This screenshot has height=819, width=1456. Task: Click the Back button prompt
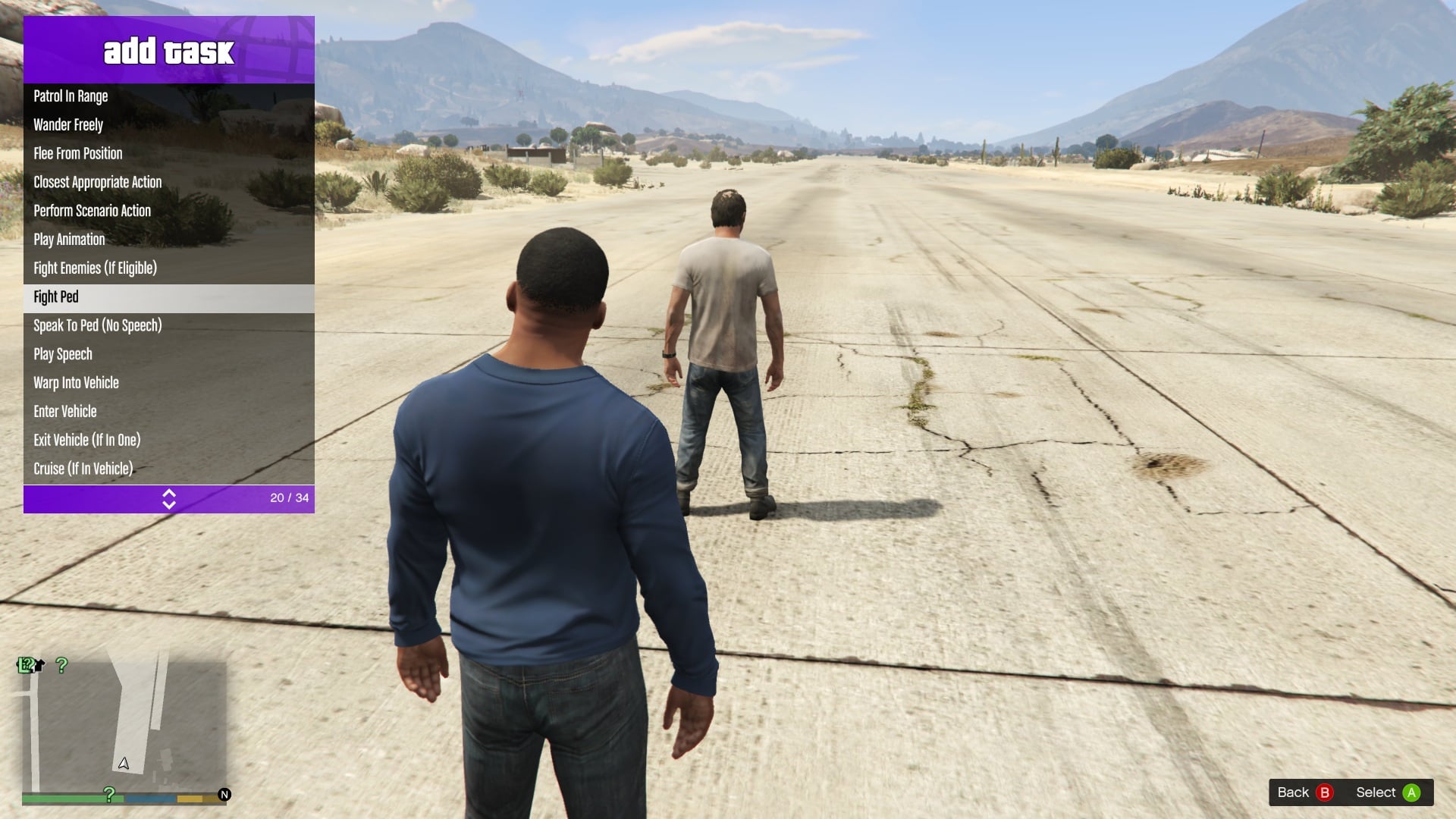[1304, 792]
